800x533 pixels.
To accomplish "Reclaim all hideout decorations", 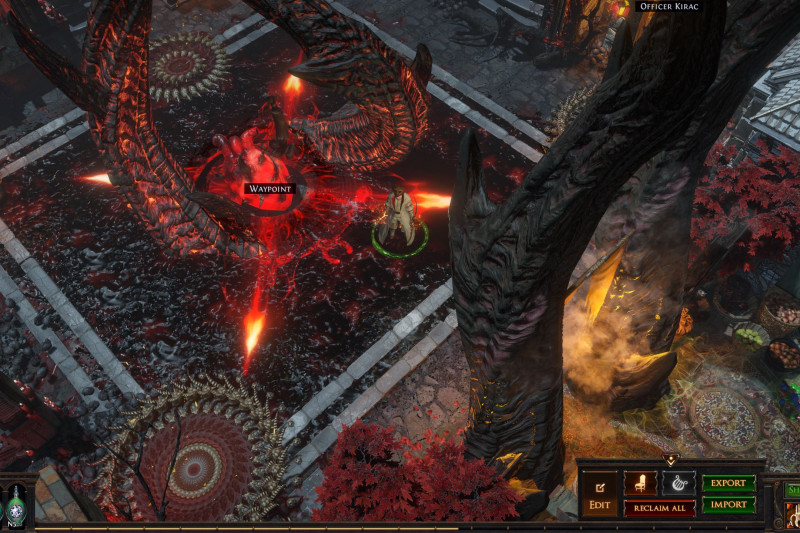I will tap(659, 508).
